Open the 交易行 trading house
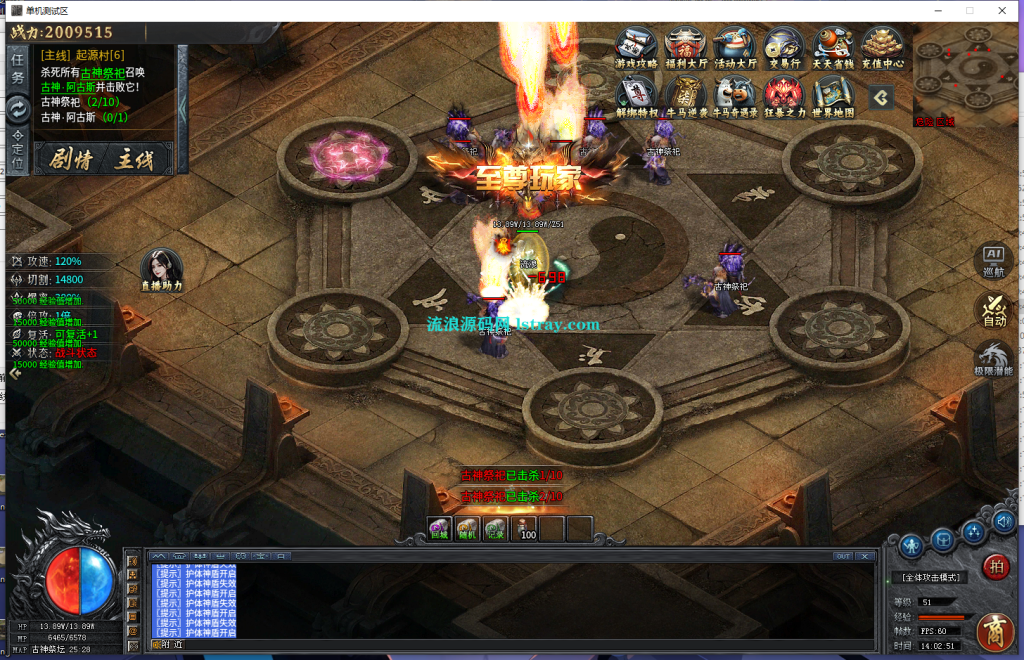Screen dimensions: 1024x660 click(784, 47)
